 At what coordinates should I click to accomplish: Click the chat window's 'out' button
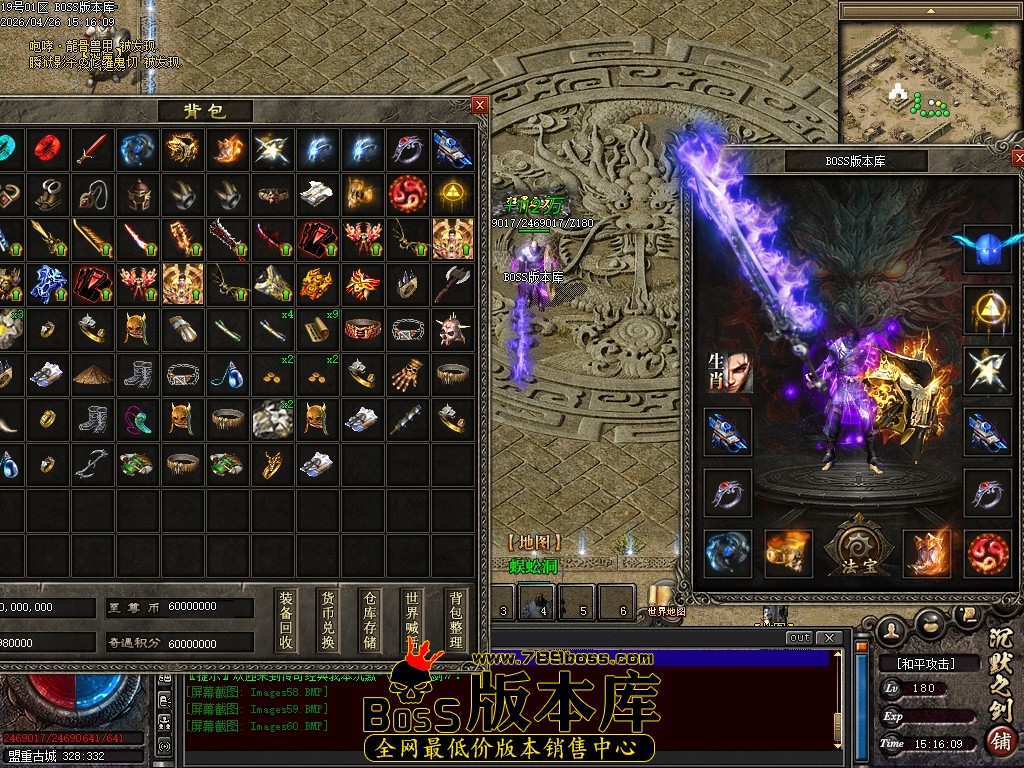pos(799,638)
